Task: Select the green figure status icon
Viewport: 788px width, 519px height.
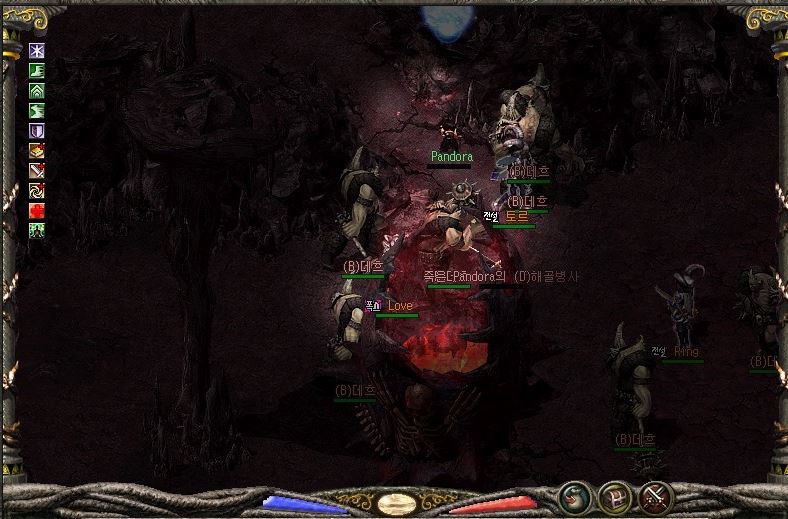Action: coord(37,230)
